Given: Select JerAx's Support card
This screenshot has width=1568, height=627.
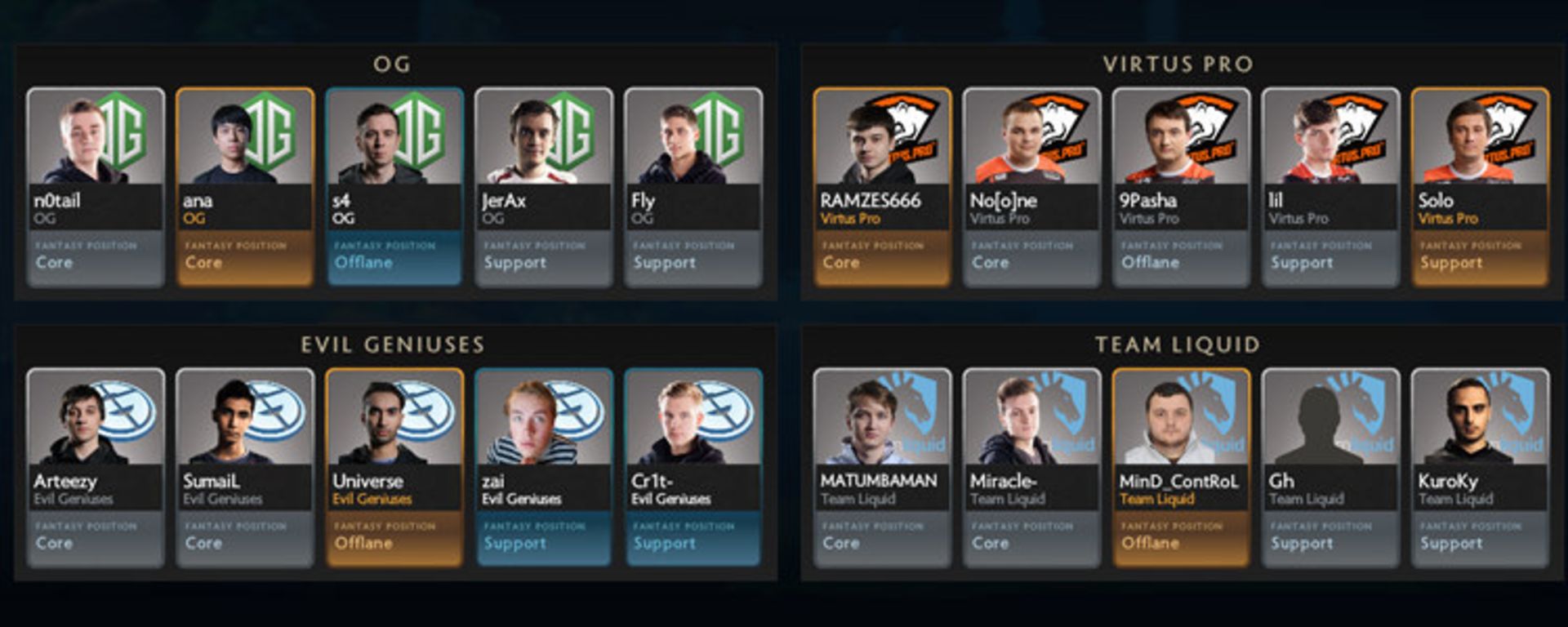Looking at the screenshot, I should pos(544,187).
